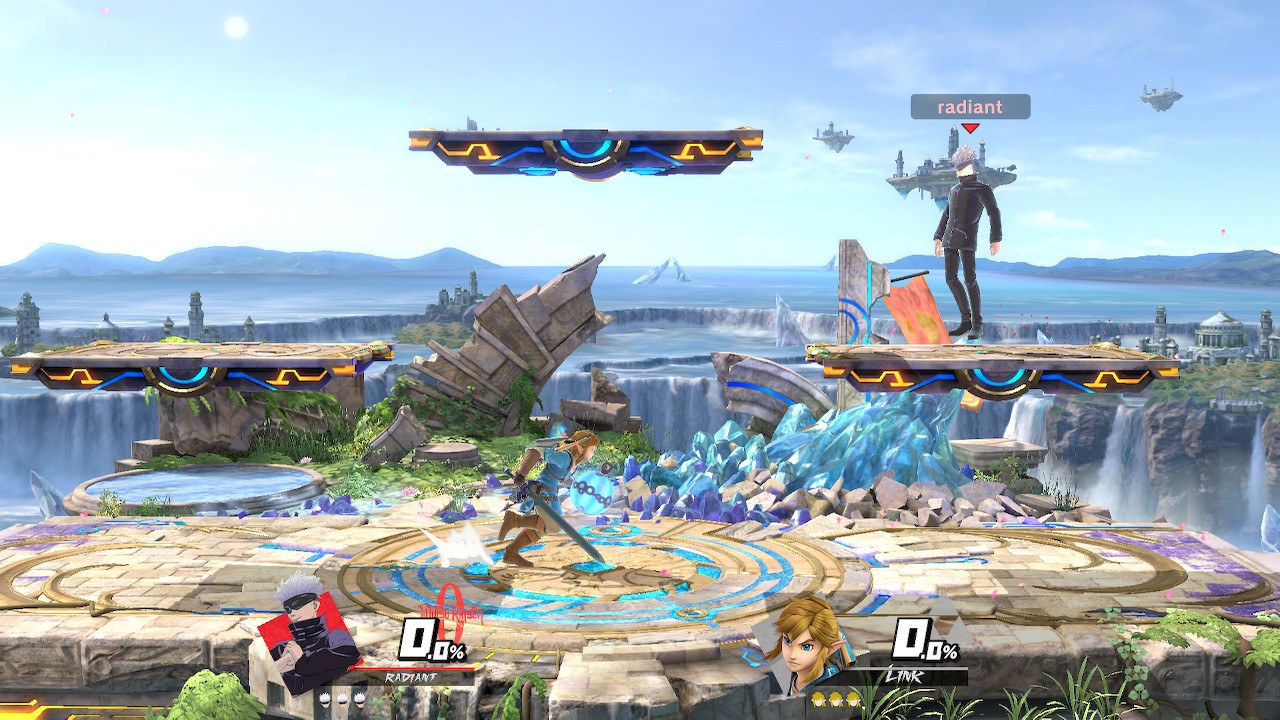Click Link's rightmost stock icon
This screenshot has width=1280, height=720.
click(853, 700)
